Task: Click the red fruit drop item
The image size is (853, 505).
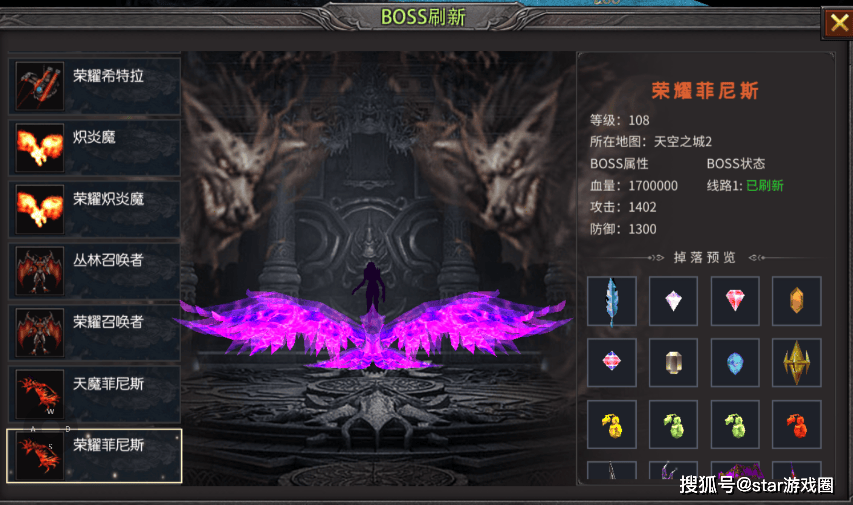Action: [796, 425]
